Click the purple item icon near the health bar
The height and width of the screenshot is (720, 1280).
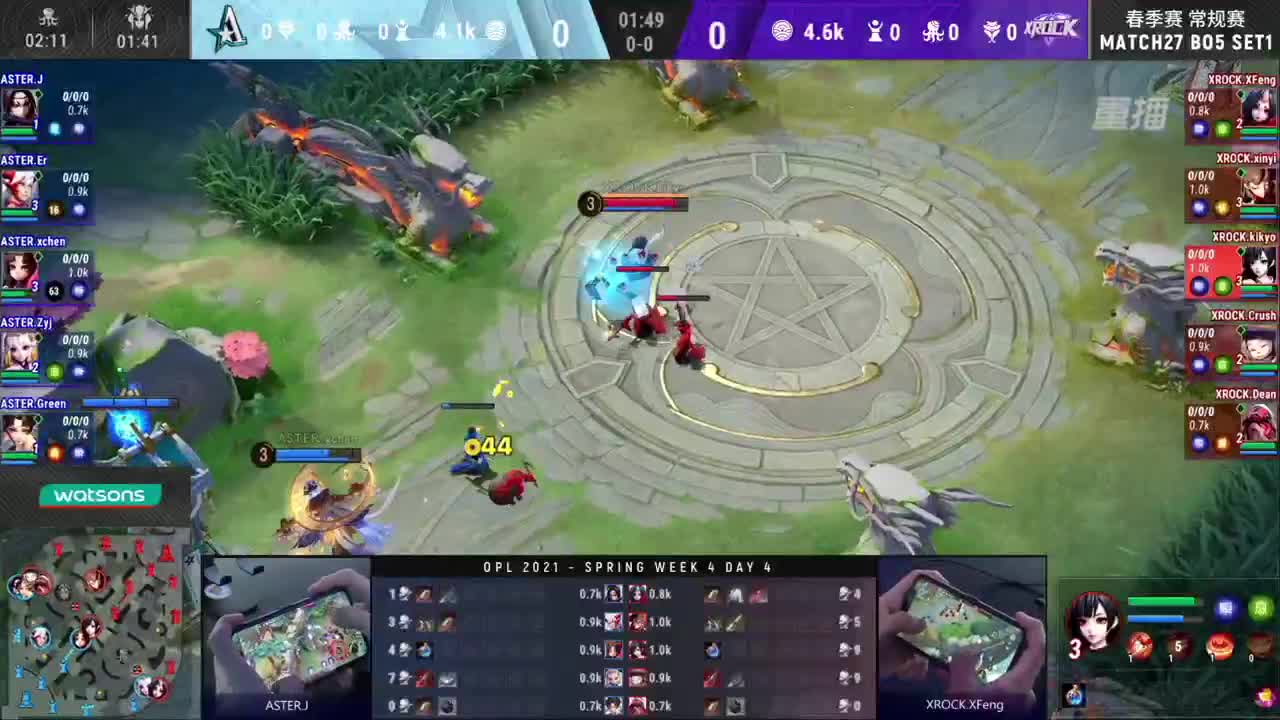click(x=1226, y=608)
